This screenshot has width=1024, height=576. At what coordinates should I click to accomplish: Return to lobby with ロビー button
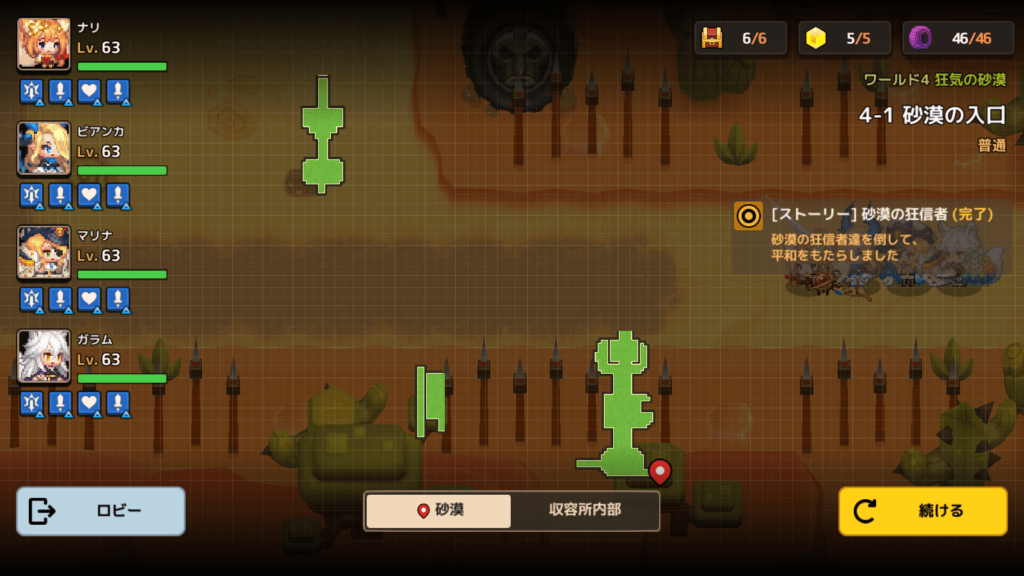(100, 511)
